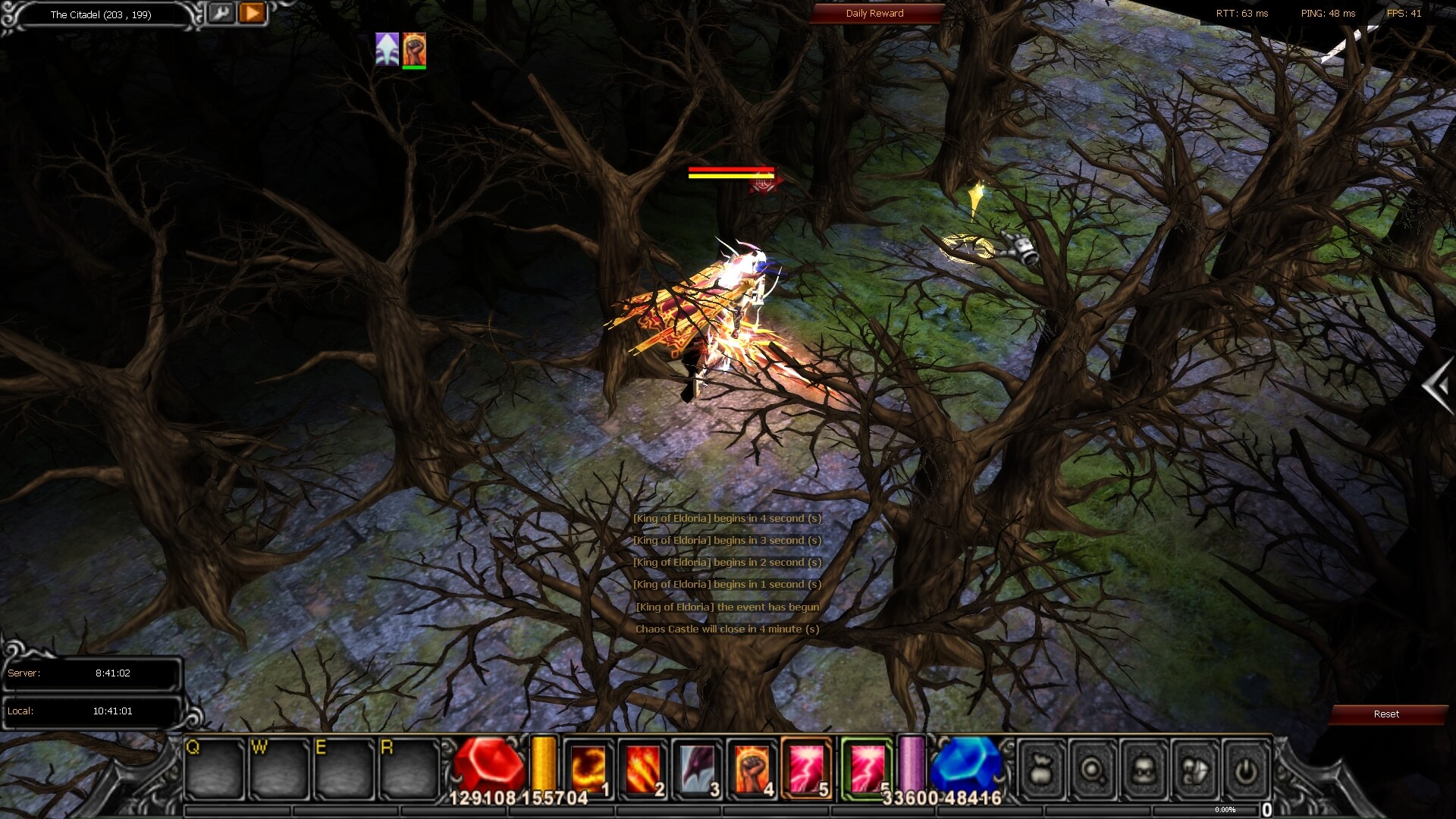The height and width of the screenshot is (819, 1456).
Task: Select the dark raven skill in slot 3
Action: (696, 768)
